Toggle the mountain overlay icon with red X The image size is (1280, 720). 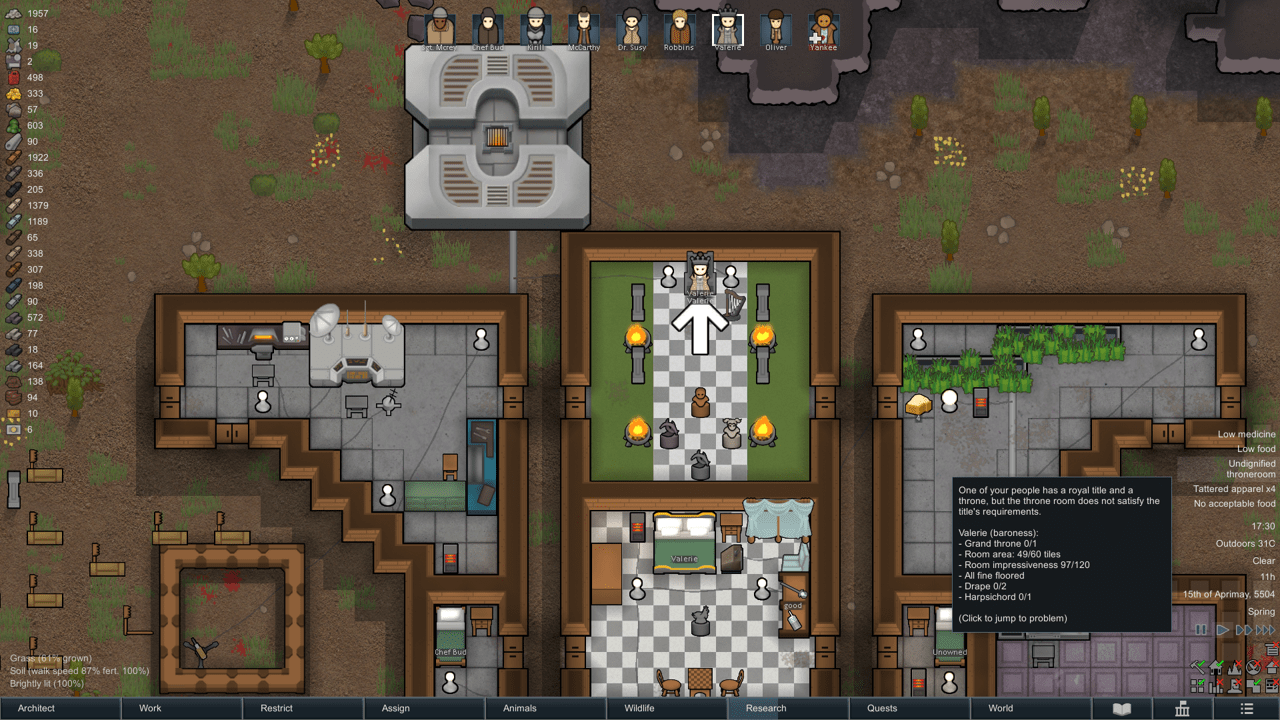click(x=1235, y=668)
